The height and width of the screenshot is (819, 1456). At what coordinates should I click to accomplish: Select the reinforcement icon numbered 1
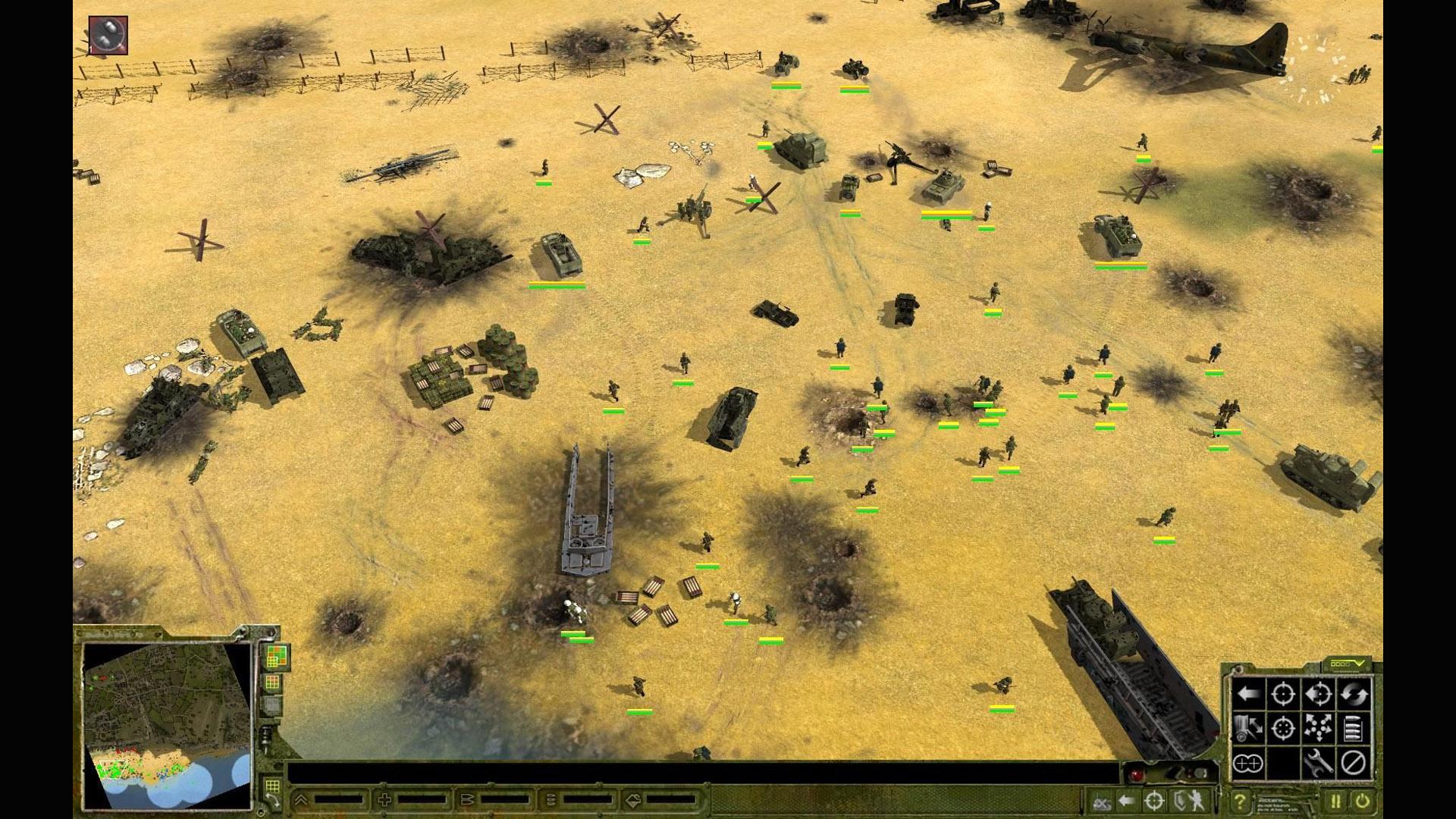pos(108,34)
